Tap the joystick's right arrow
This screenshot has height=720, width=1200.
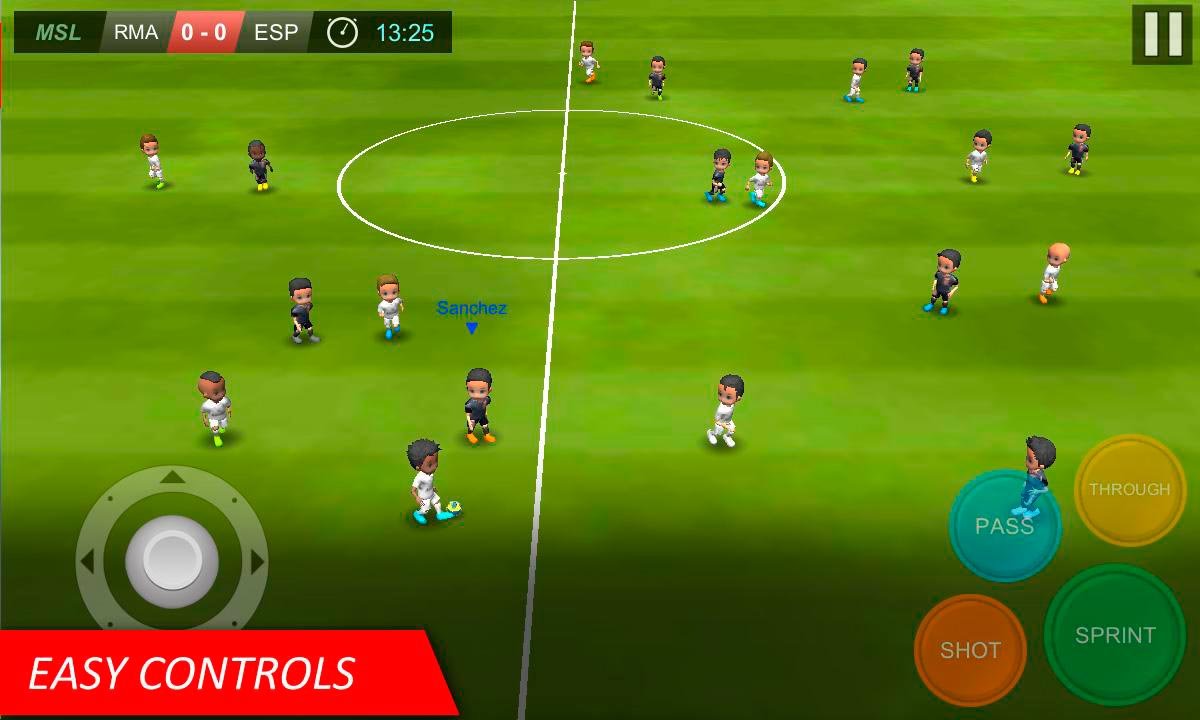tap(257, 562)
